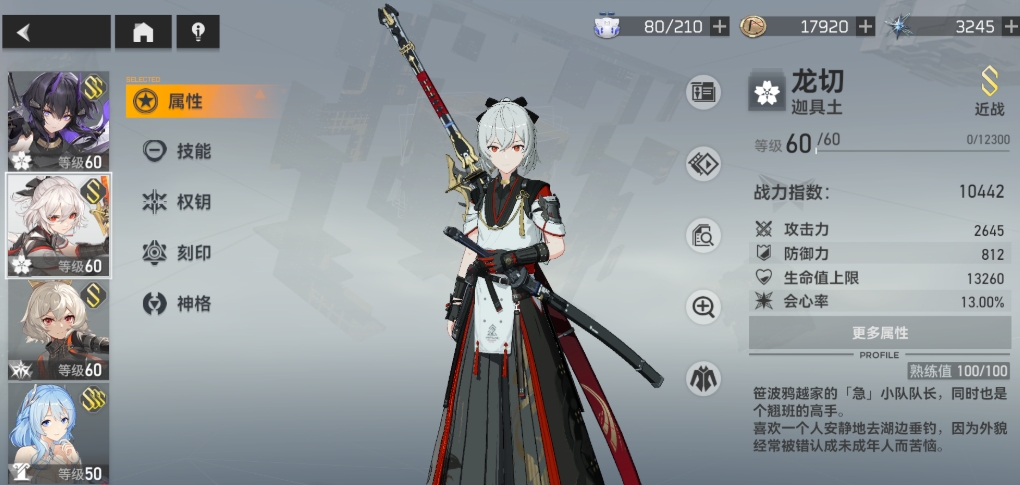
Task: Select the white-haired swordswoman portrait
Action: pos(58,225)
